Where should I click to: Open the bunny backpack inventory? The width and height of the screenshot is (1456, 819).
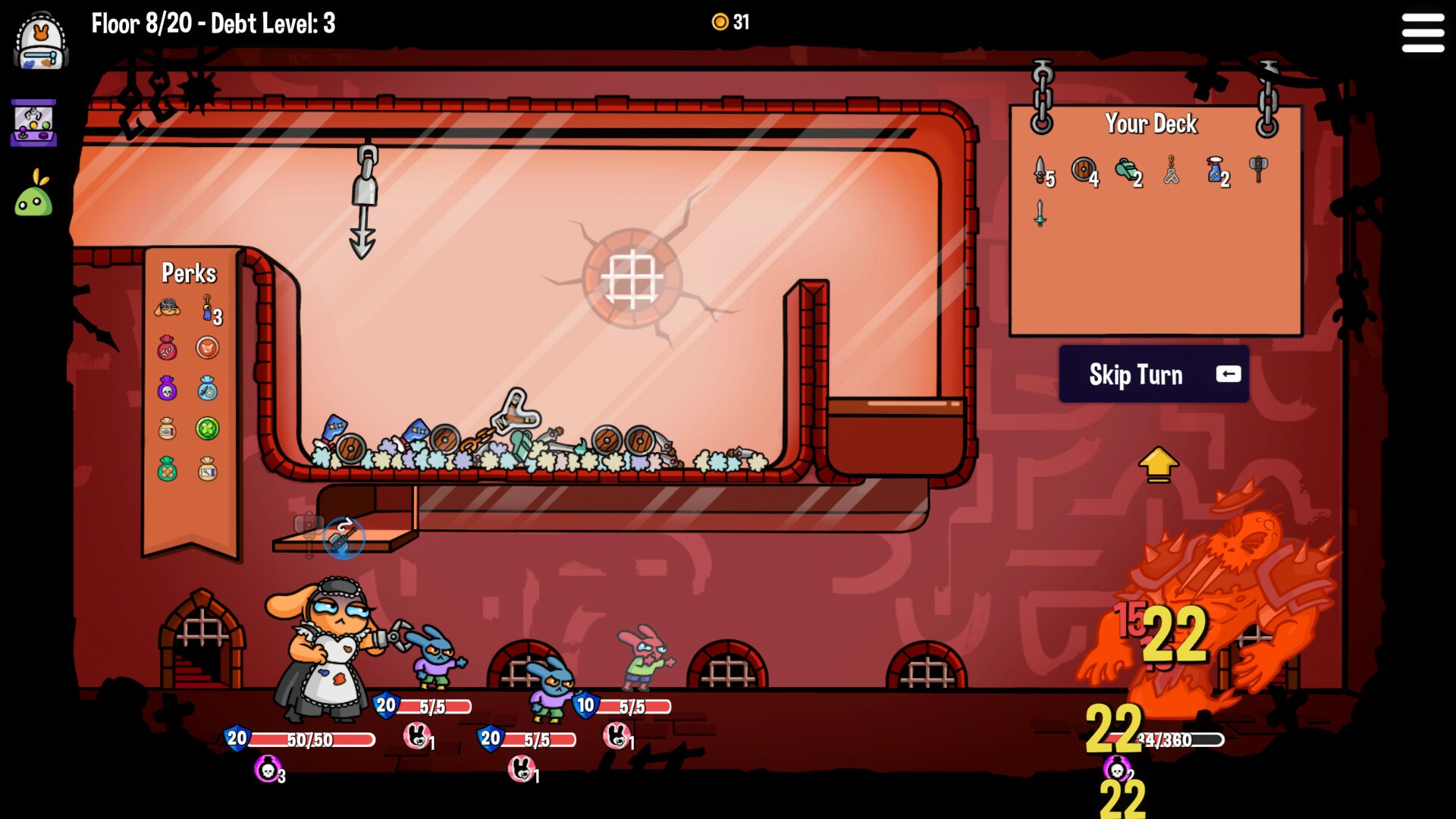pos(42,42)
